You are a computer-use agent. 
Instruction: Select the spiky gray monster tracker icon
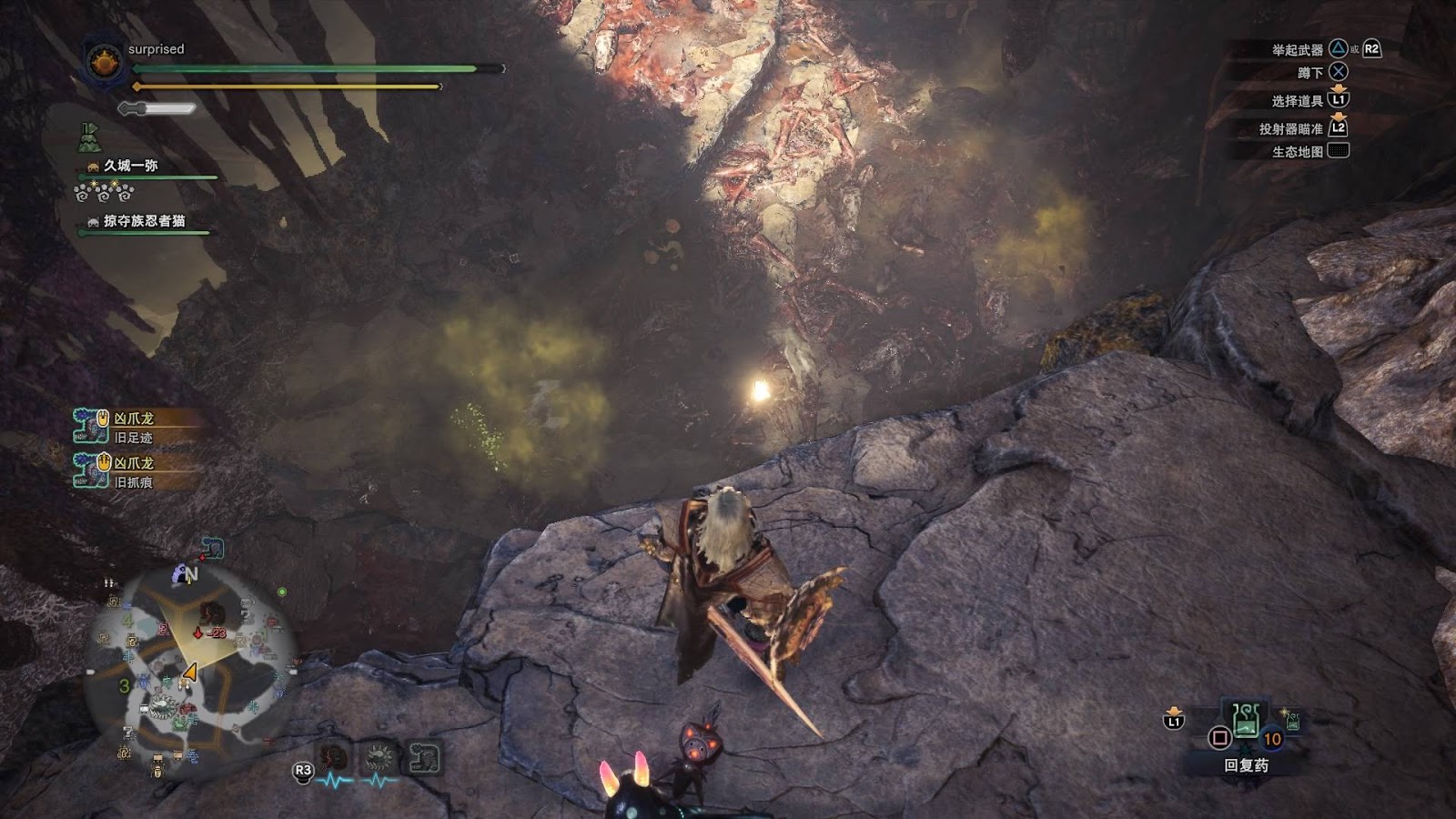click(x=379, y=757)
